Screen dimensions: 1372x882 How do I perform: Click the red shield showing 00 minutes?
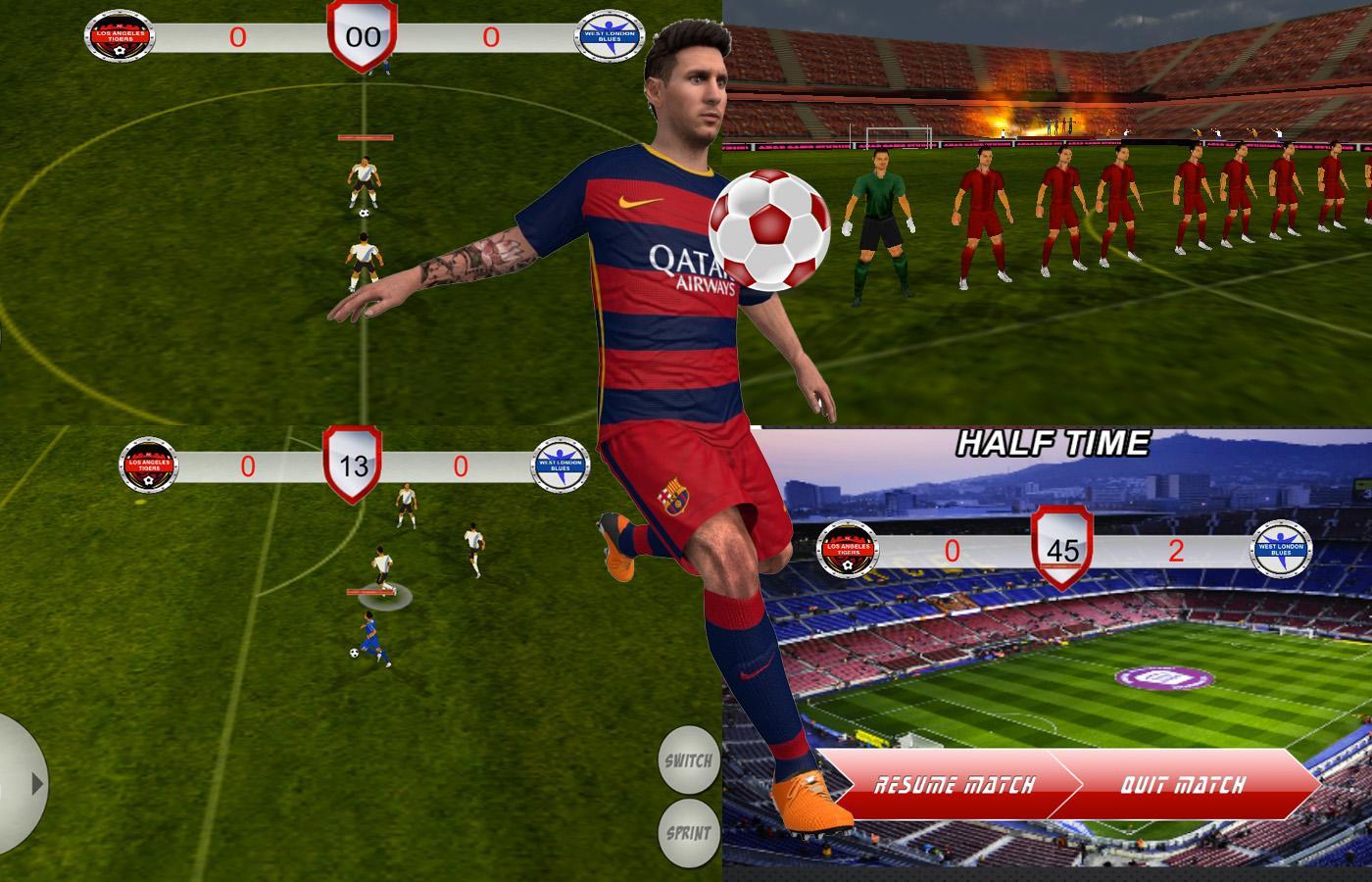coord(364,34)
